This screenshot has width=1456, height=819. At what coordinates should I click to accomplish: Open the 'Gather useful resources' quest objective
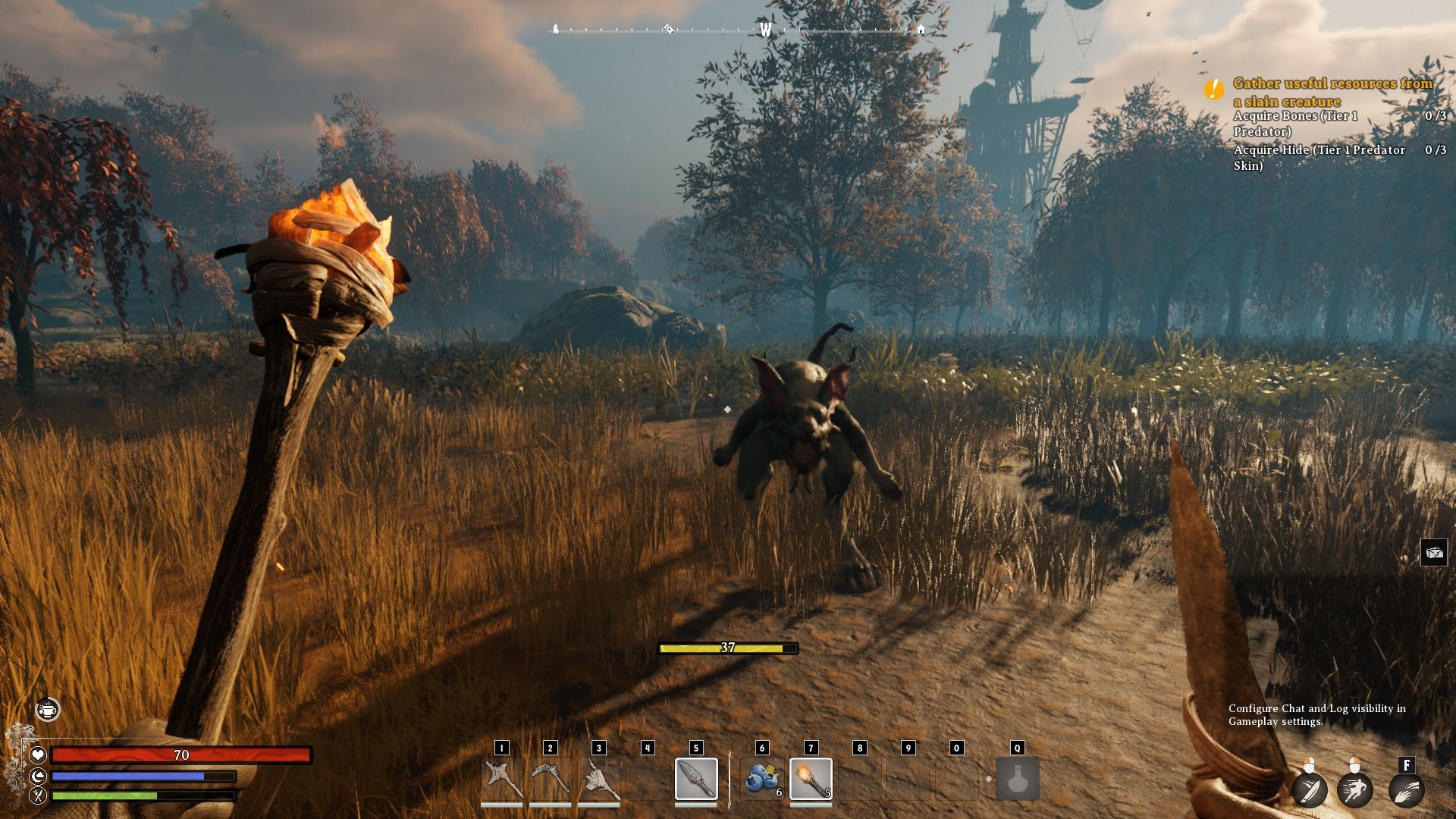tap(1332, 92)
